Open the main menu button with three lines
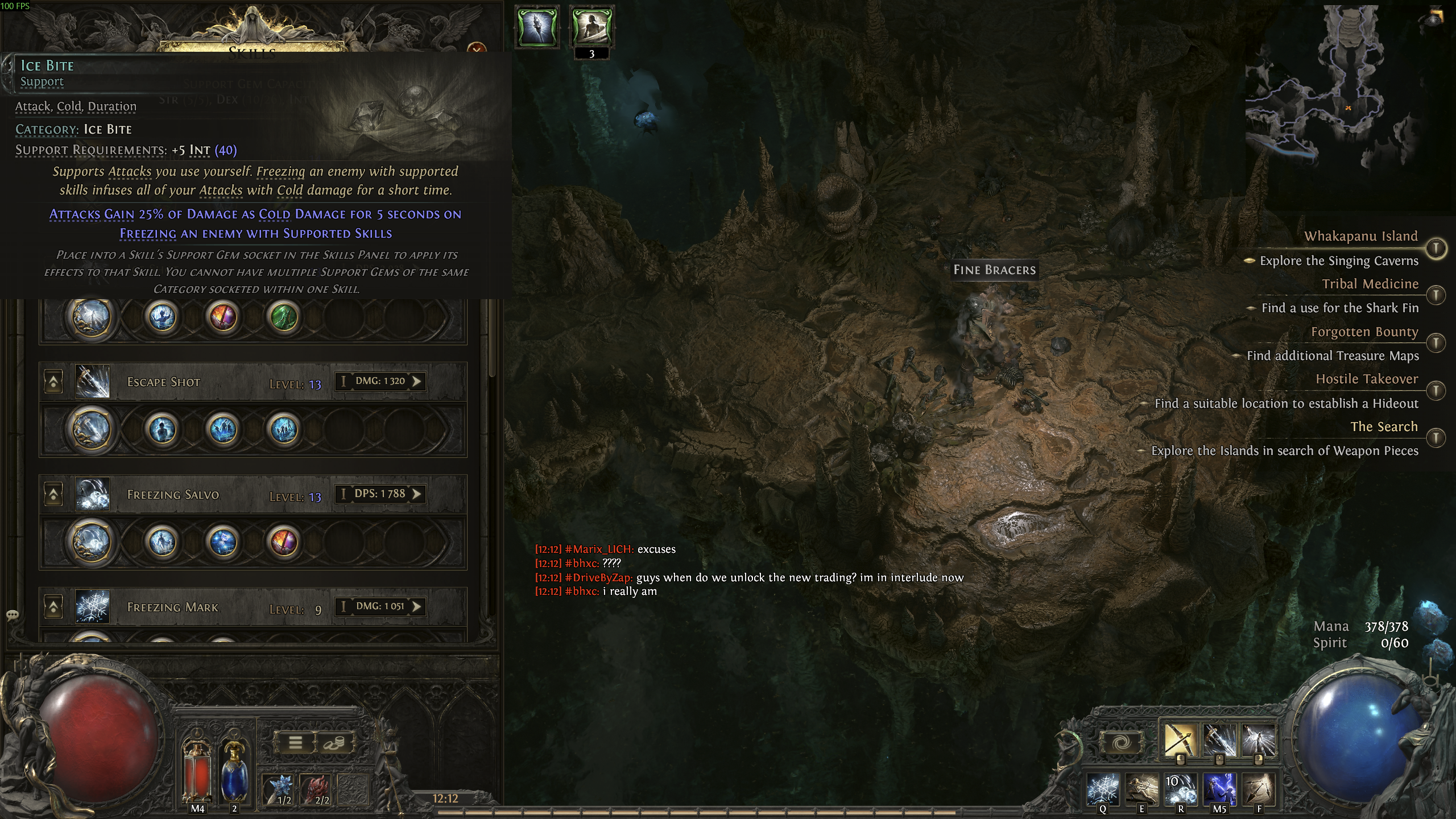The image size is (1456, 819). click(x=295, y=743)
